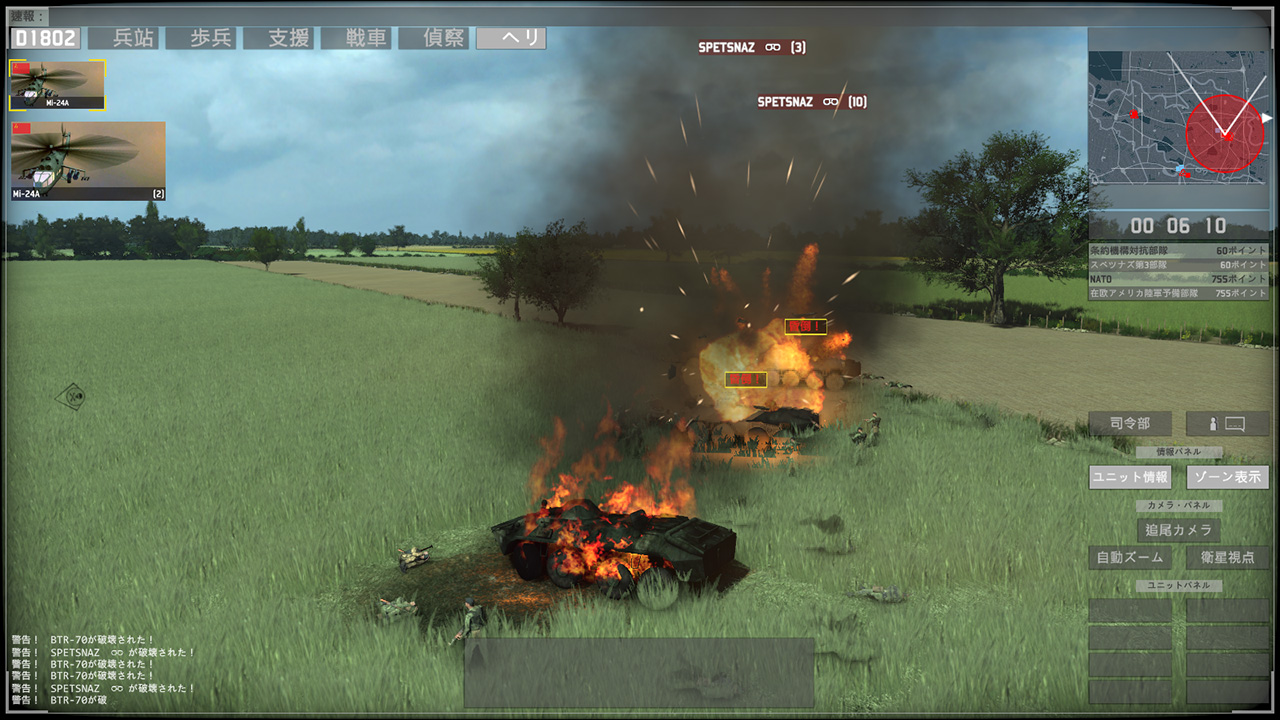The width and height of the screenshot is (1280, 720).
Task: Toggle the ユニット情報 unit info panel
Action: (x=1130, y=477)
